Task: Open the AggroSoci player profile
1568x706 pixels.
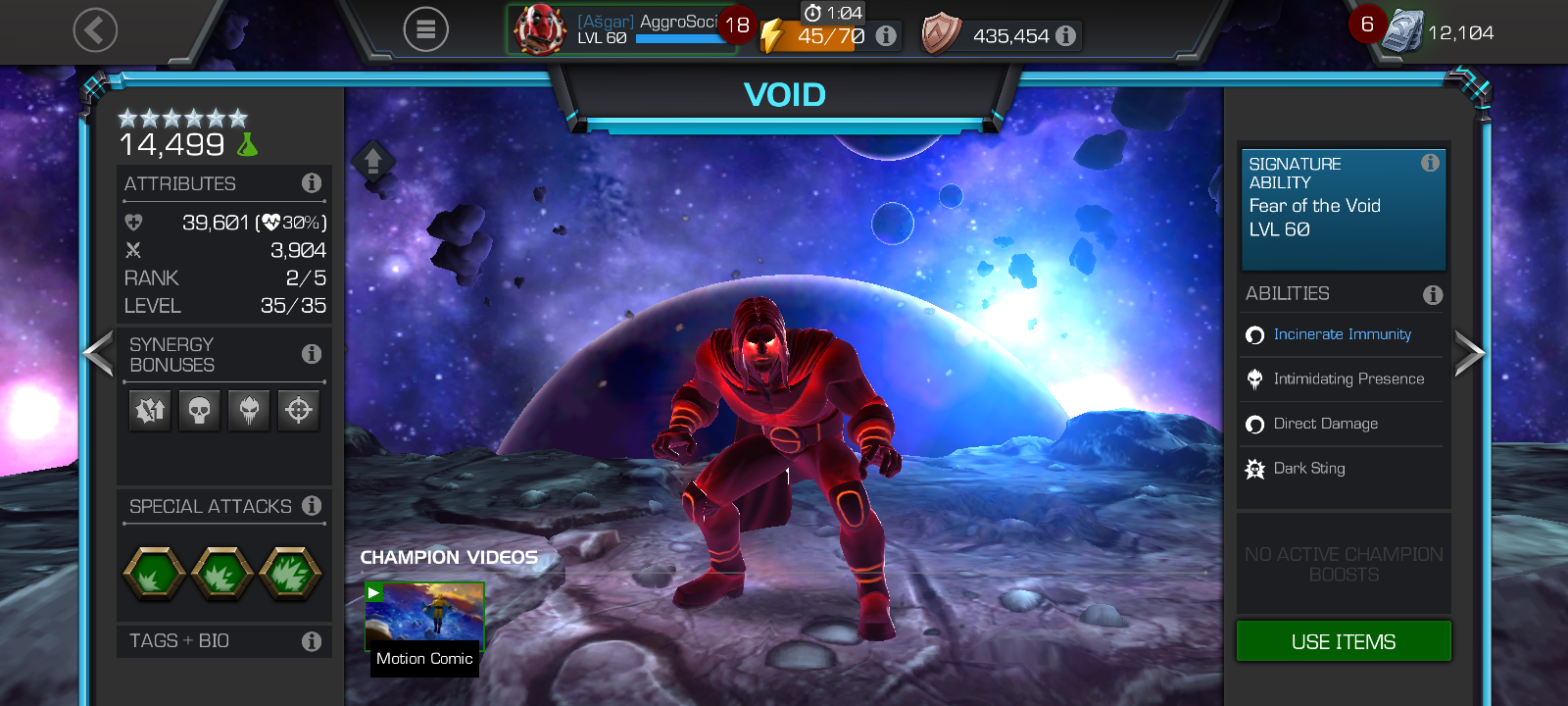Action: pos(622,29)
